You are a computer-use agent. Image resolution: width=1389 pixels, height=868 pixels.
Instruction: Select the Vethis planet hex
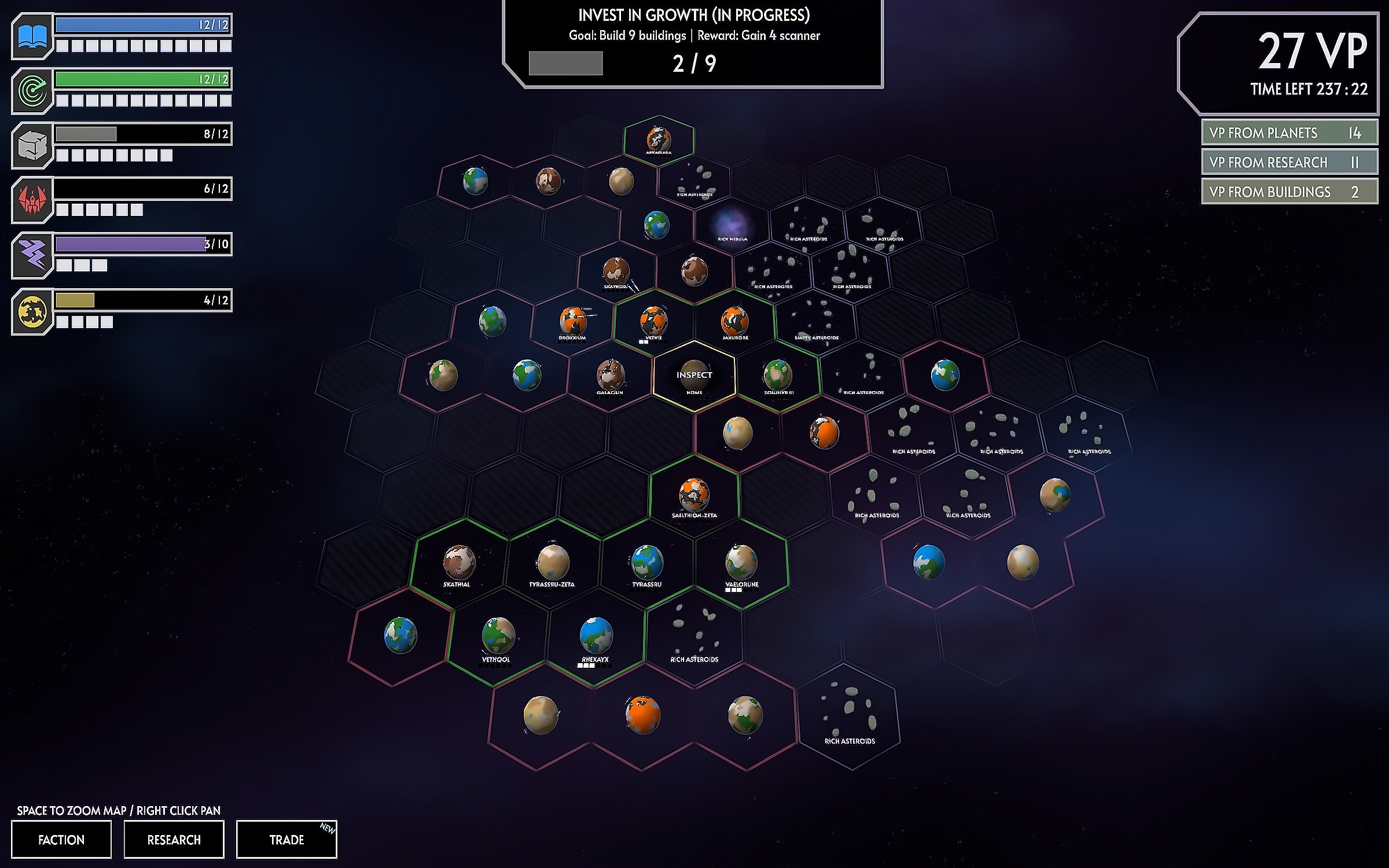point(653,322)
